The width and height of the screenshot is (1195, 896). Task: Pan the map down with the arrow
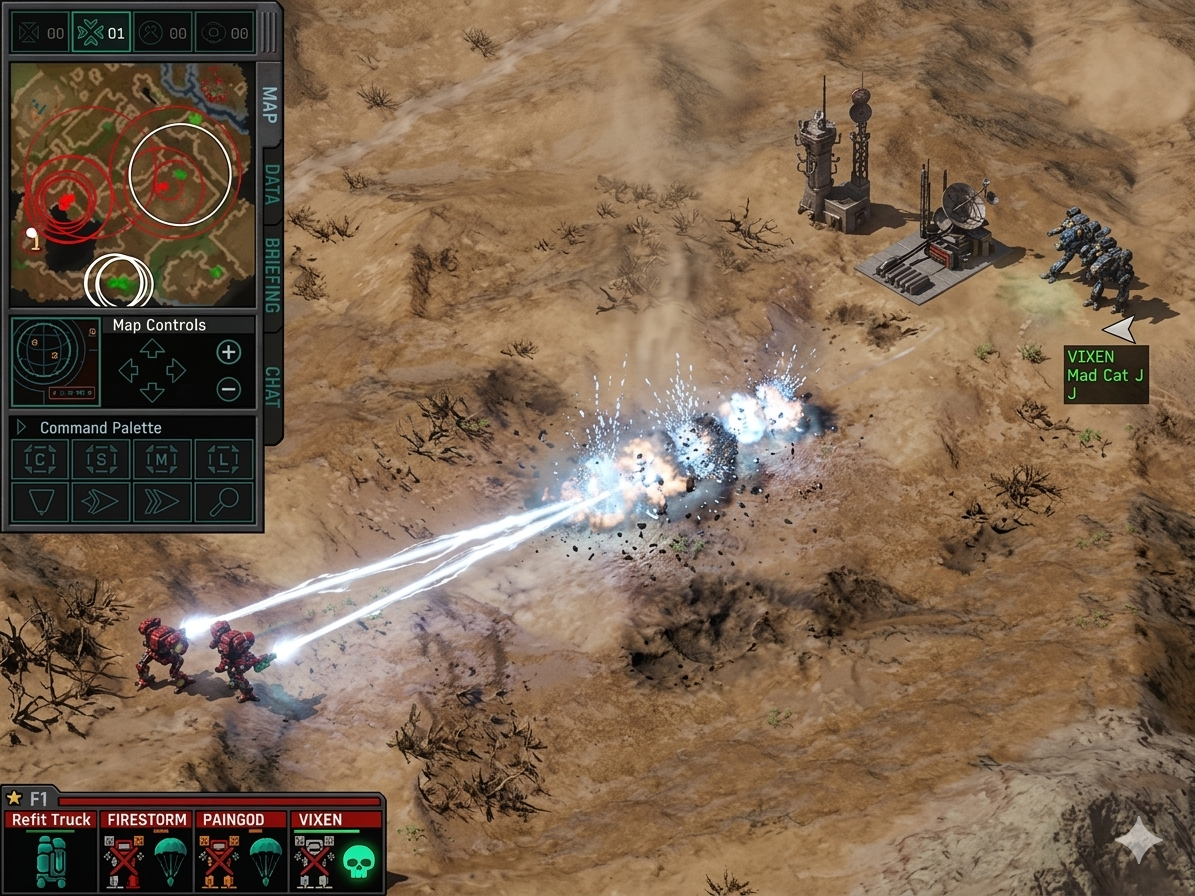point(152,392)
